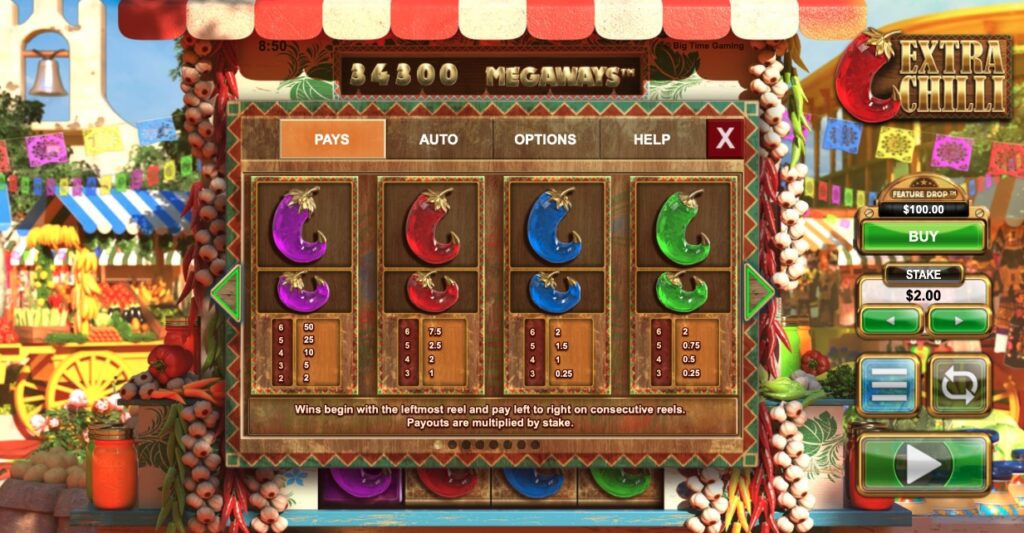This screenshot has height=533, width=1024.
Task: Spin the reels with the green play button
Action: point(923,463)
